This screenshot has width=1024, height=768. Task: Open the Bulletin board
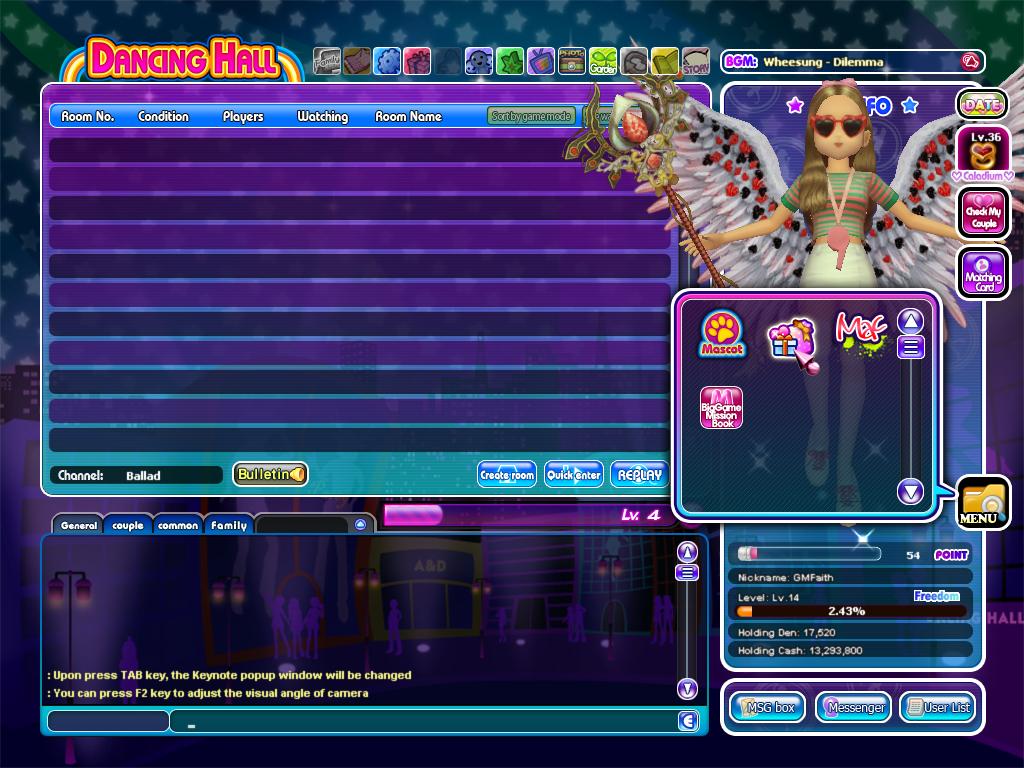(270, 474)
